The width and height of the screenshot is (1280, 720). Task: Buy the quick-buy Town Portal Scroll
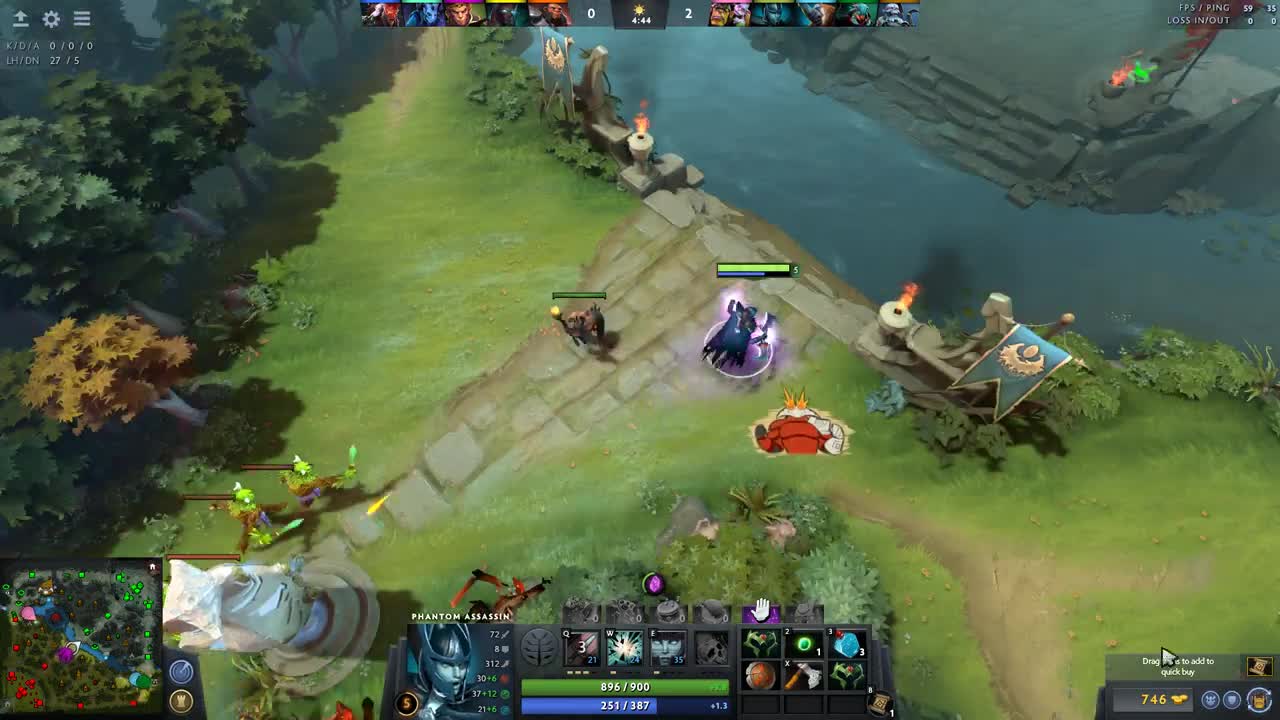click(x=1259, y=666)
